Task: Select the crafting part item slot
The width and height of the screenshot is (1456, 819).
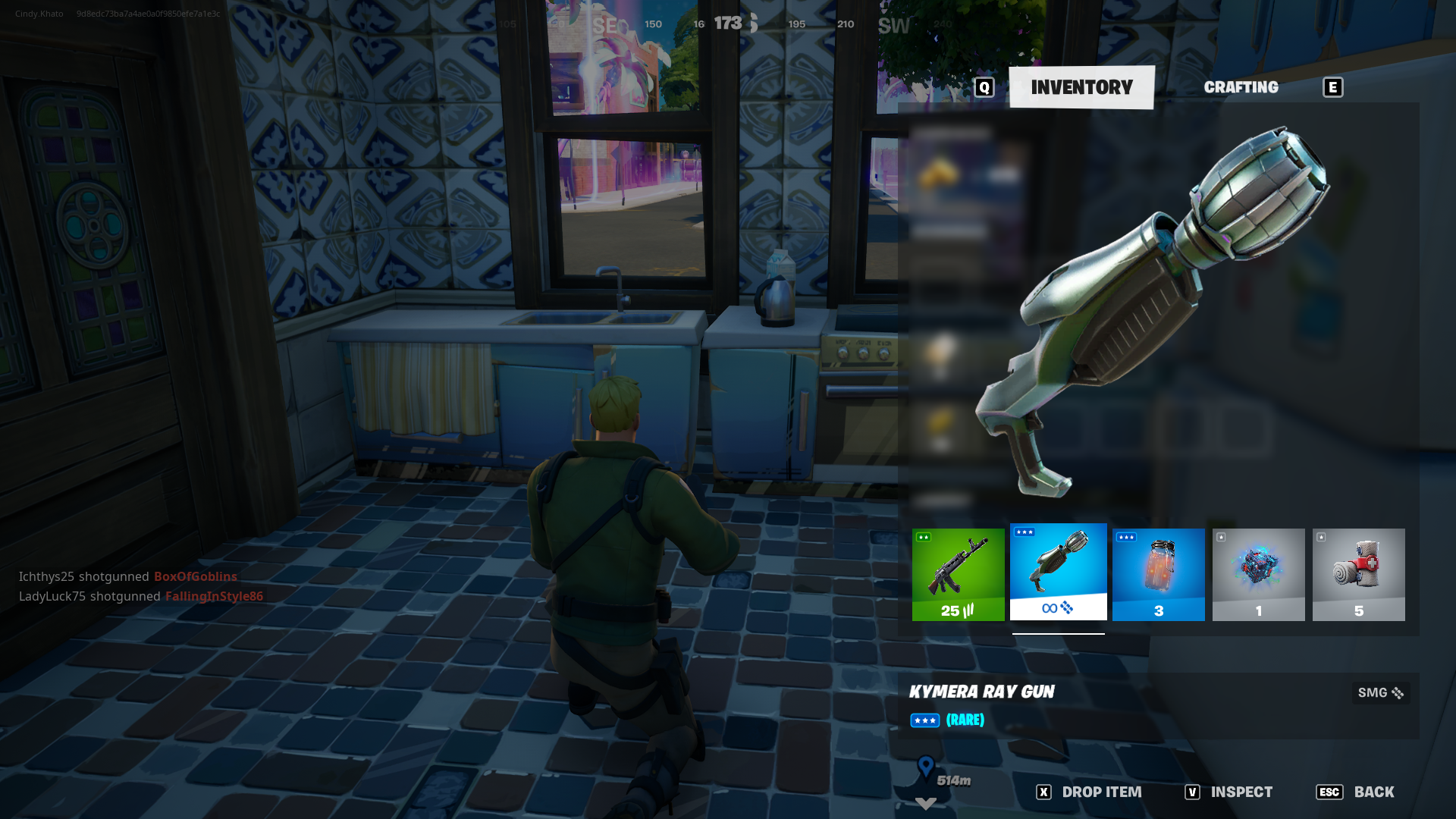Action: [1258, 574]
